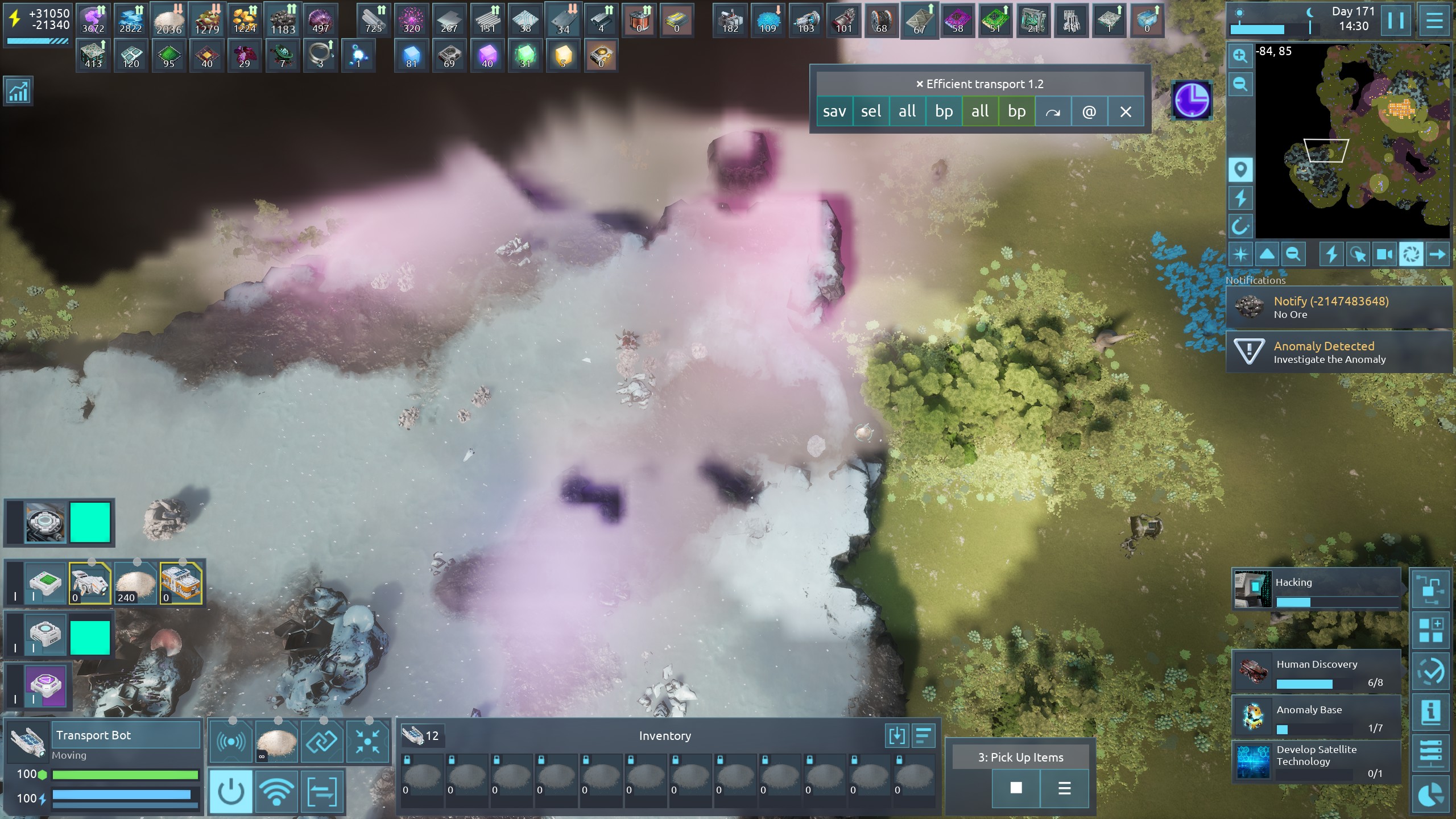Show the Develop Satellite Technology objective
This screenshot has height=819, width=1456.
(x=1316, y=762)
